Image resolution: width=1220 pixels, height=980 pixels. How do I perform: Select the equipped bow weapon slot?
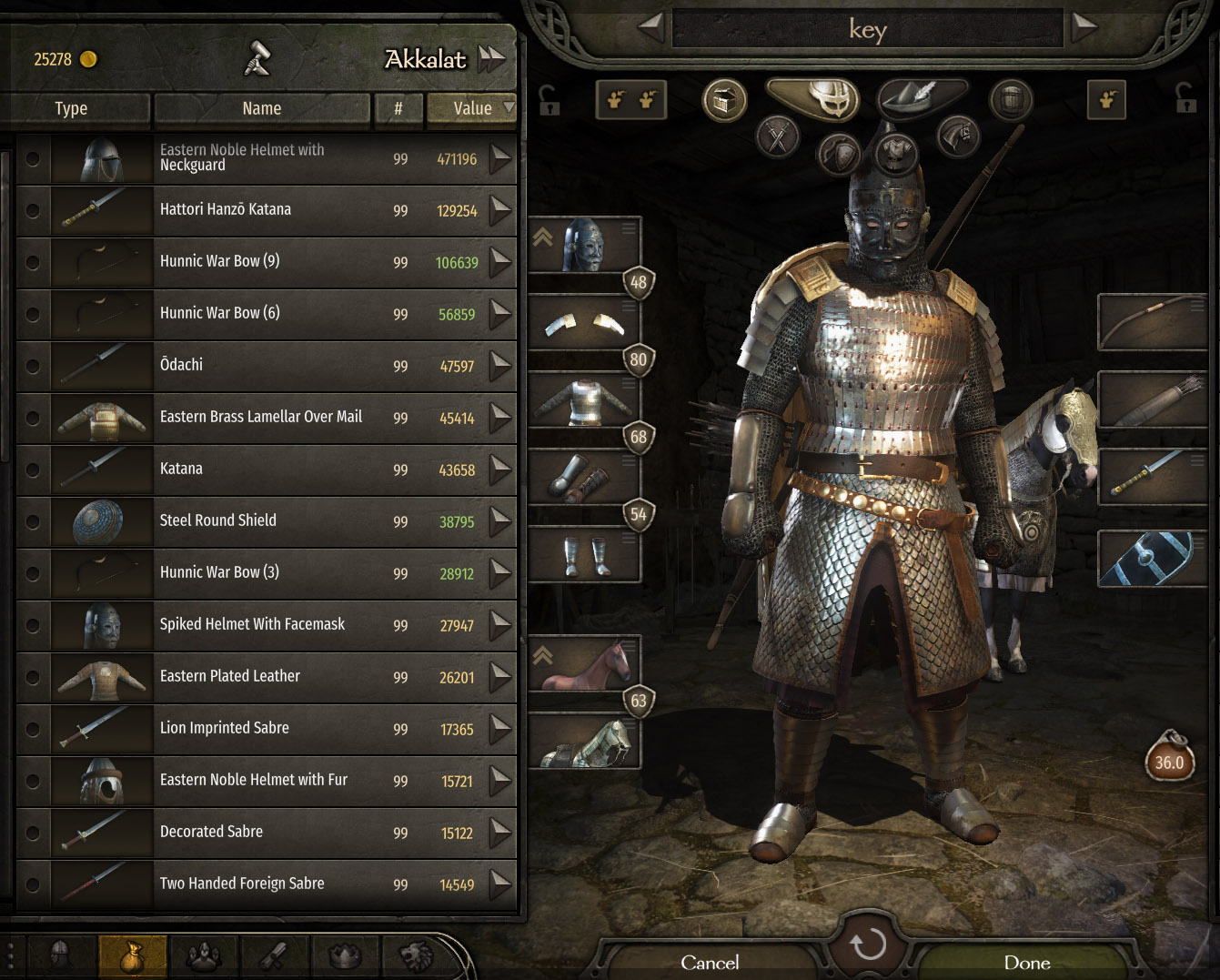(x=1152, y=321)
